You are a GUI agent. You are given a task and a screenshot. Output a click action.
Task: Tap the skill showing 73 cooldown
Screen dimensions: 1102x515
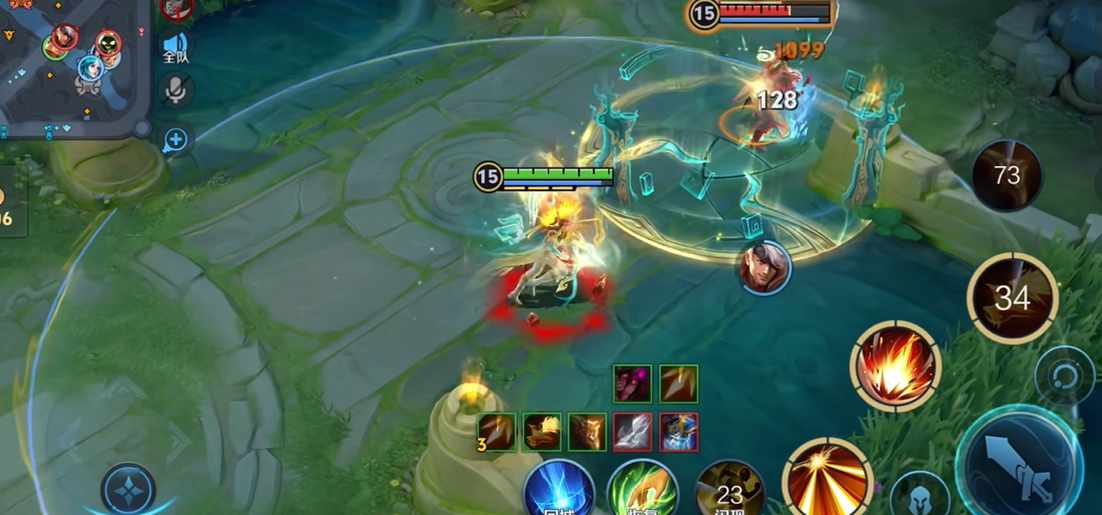[x=1007, y=176]
